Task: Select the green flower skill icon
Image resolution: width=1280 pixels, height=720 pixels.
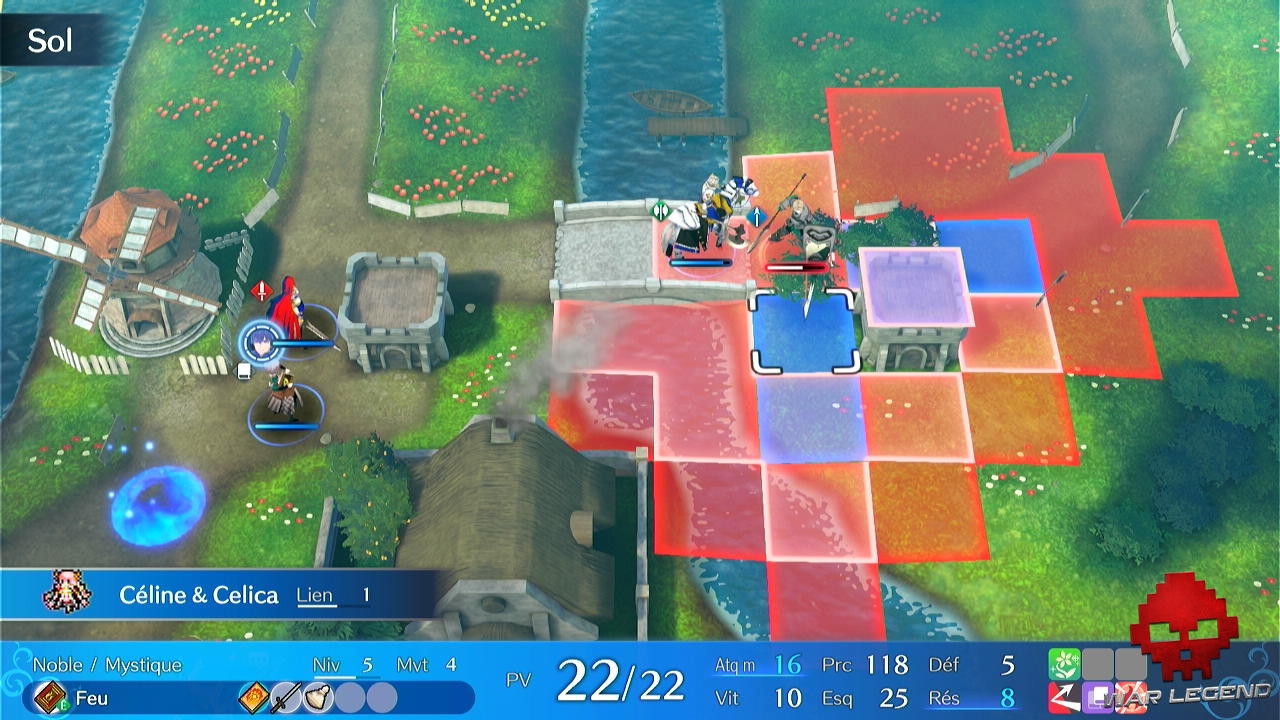Action: point(1064,662)
